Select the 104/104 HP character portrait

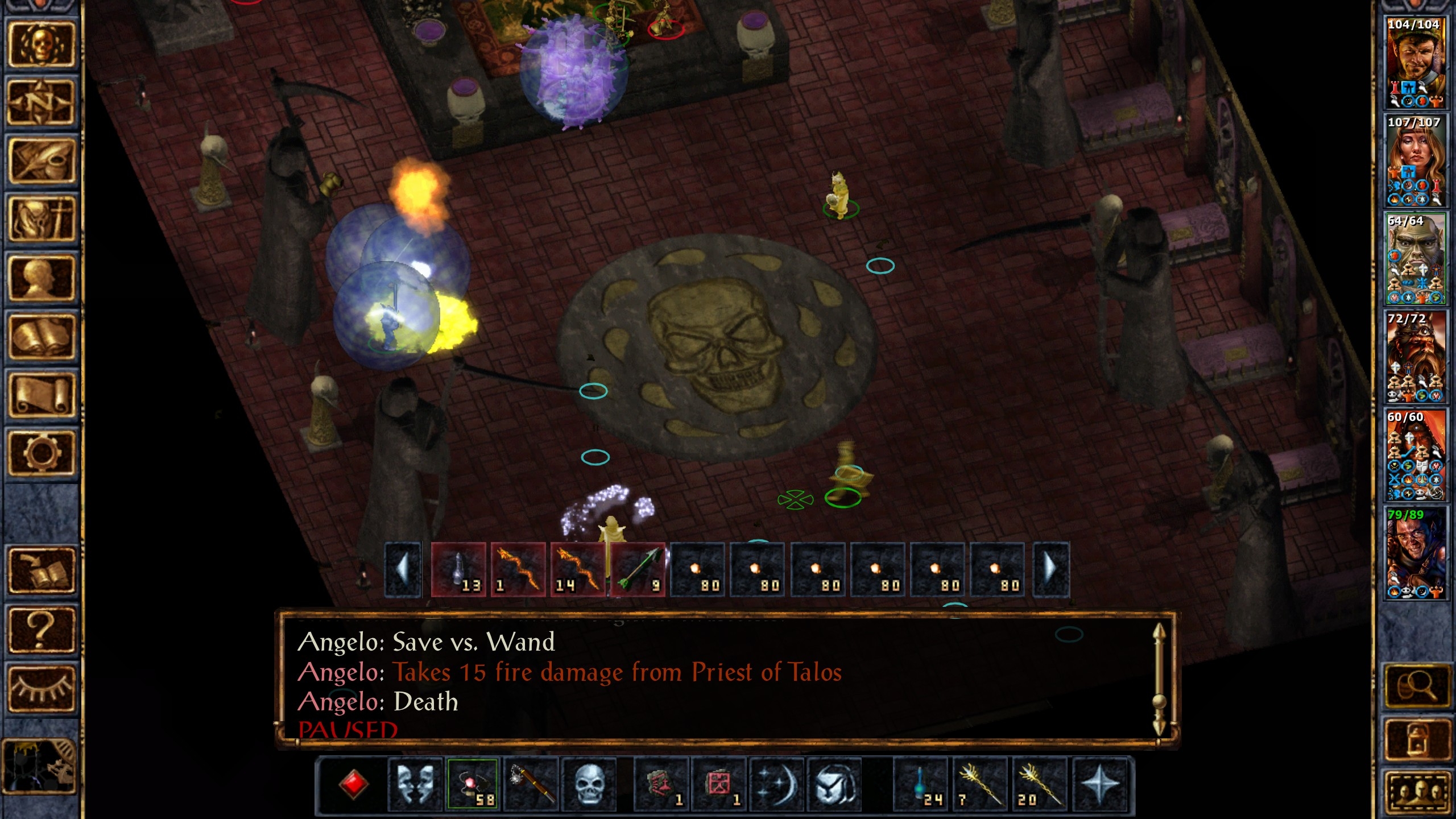[x=1414, y=63]
